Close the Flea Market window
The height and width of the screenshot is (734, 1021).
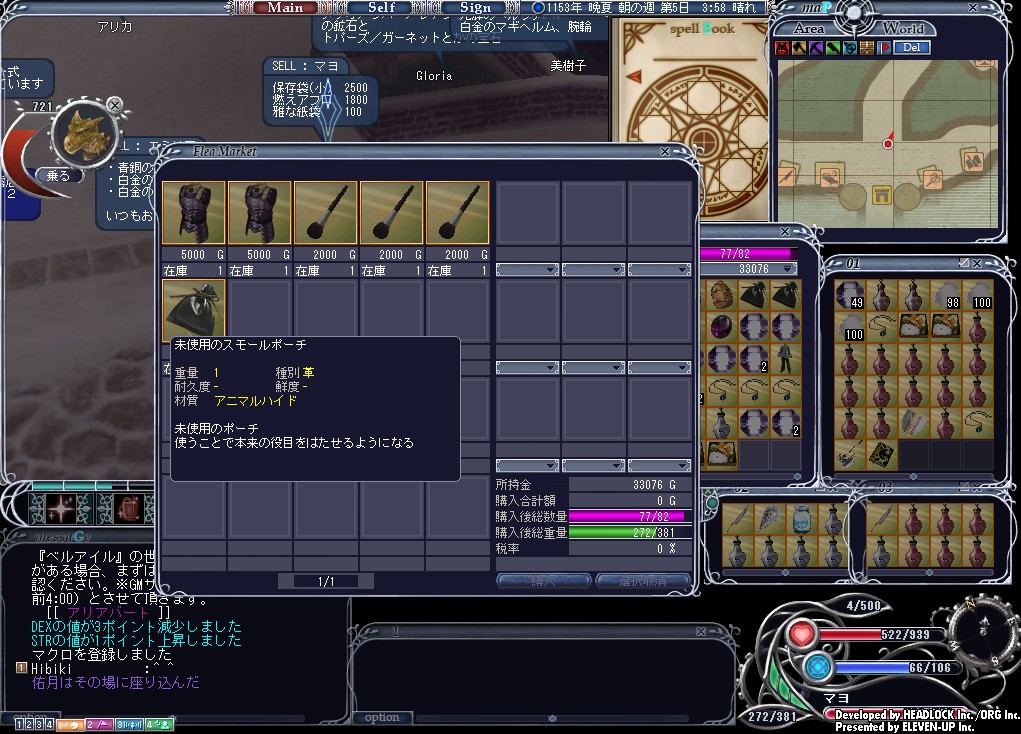click(665, 152)
